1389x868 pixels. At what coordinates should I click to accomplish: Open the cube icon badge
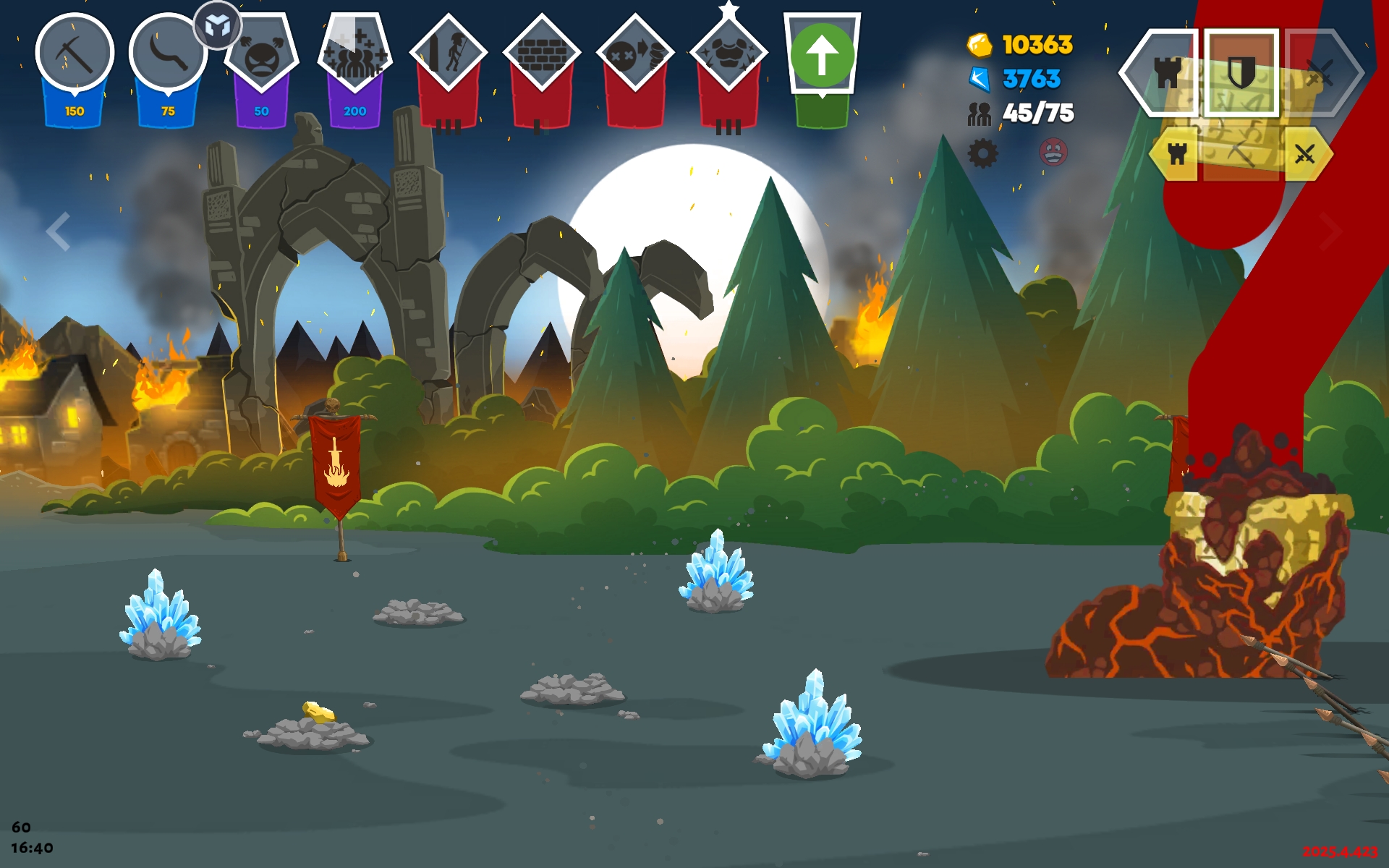pos(217,26)
